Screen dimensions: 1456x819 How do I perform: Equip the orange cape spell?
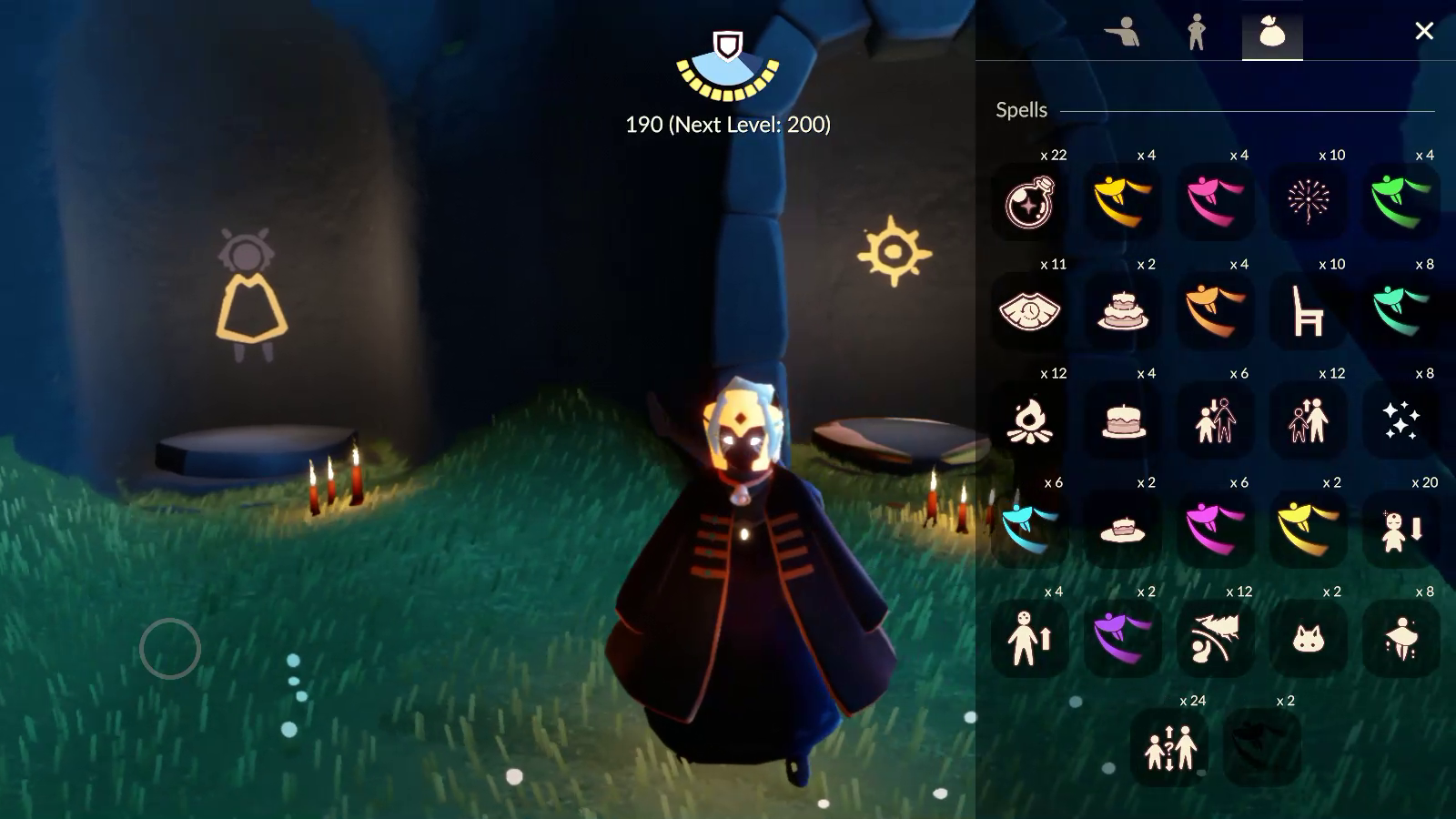1215,310
